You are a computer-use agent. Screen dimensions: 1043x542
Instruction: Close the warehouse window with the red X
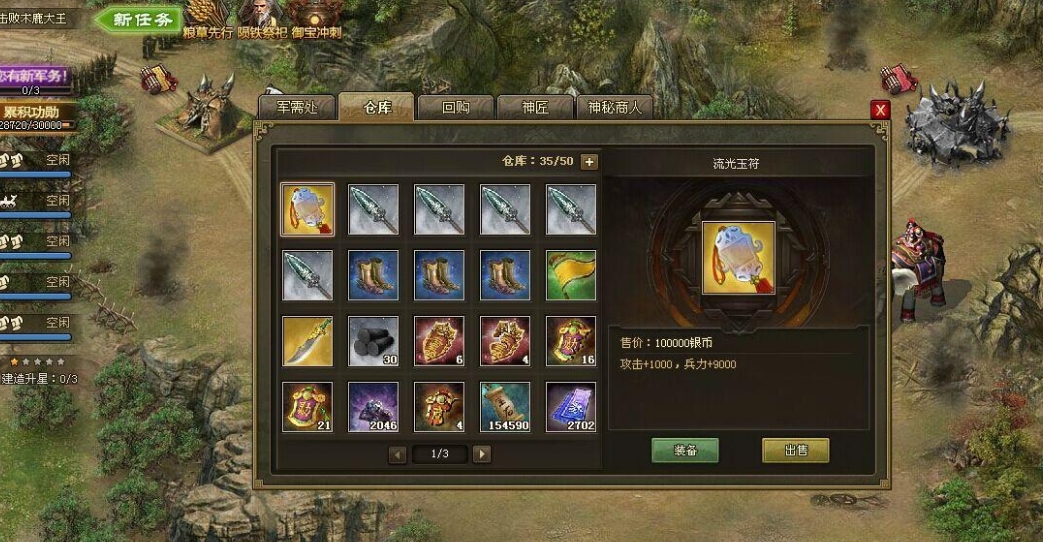880,110
